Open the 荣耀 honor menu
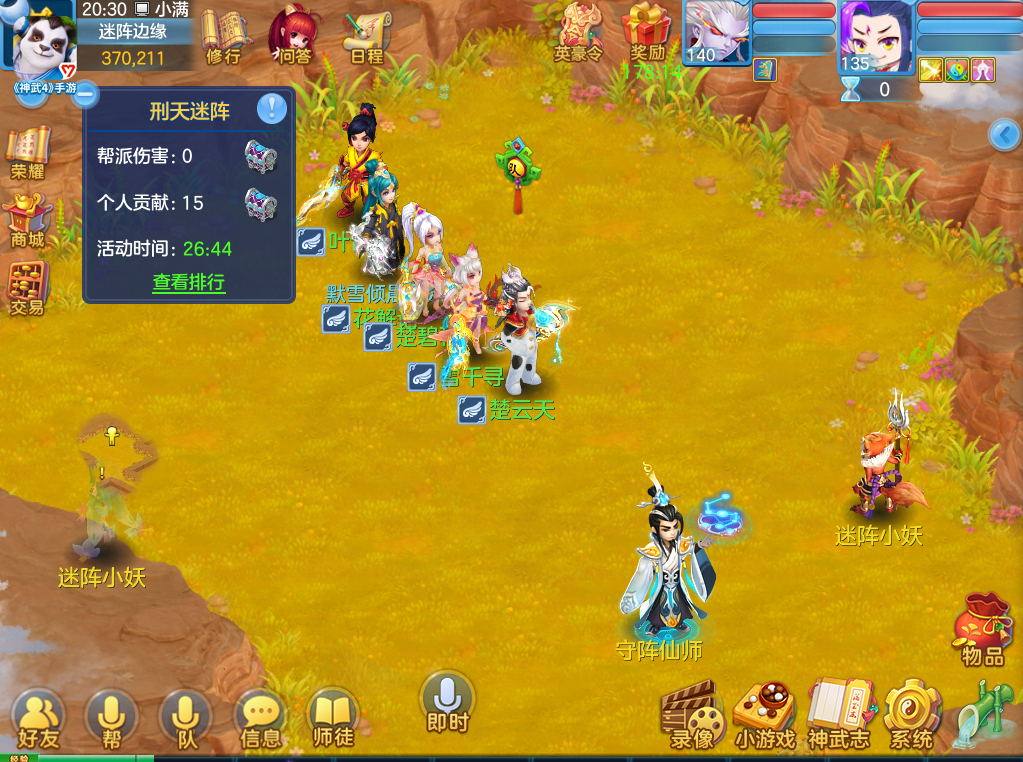The height and width of the screenshot is (762, 1023). point(28,152)
